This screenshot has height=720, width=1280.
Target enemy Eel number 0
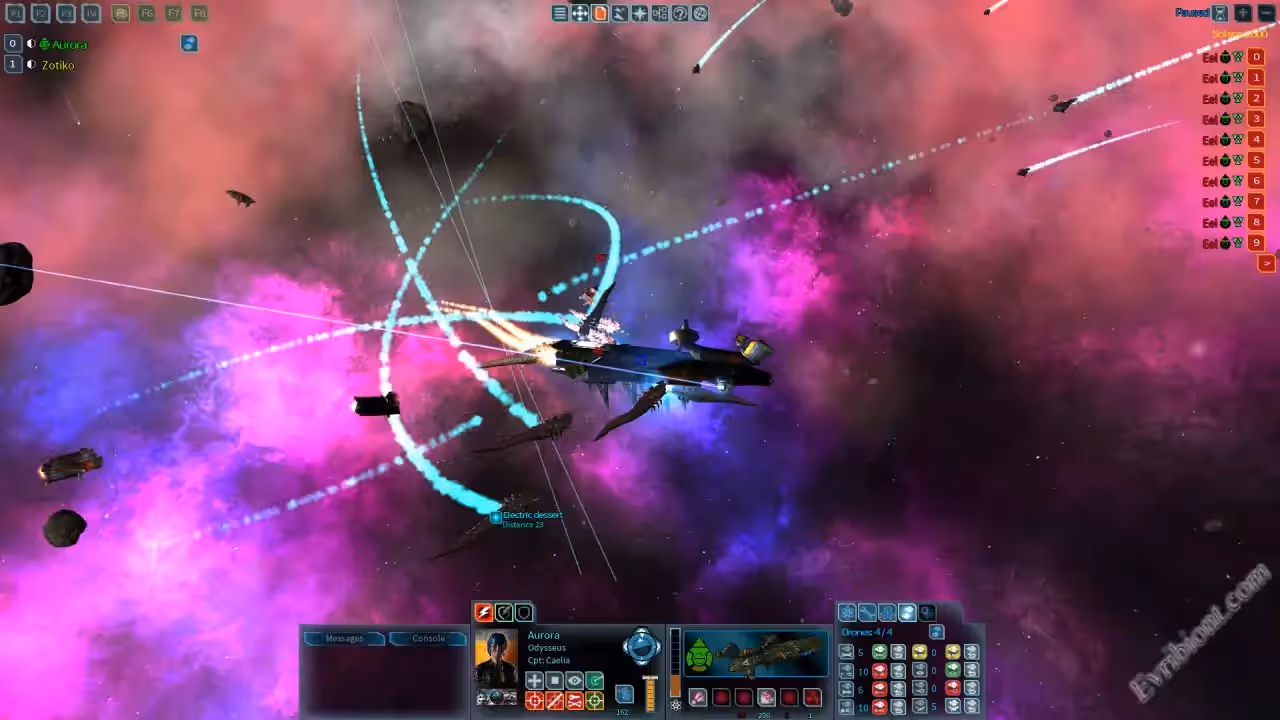[1256, 57]
